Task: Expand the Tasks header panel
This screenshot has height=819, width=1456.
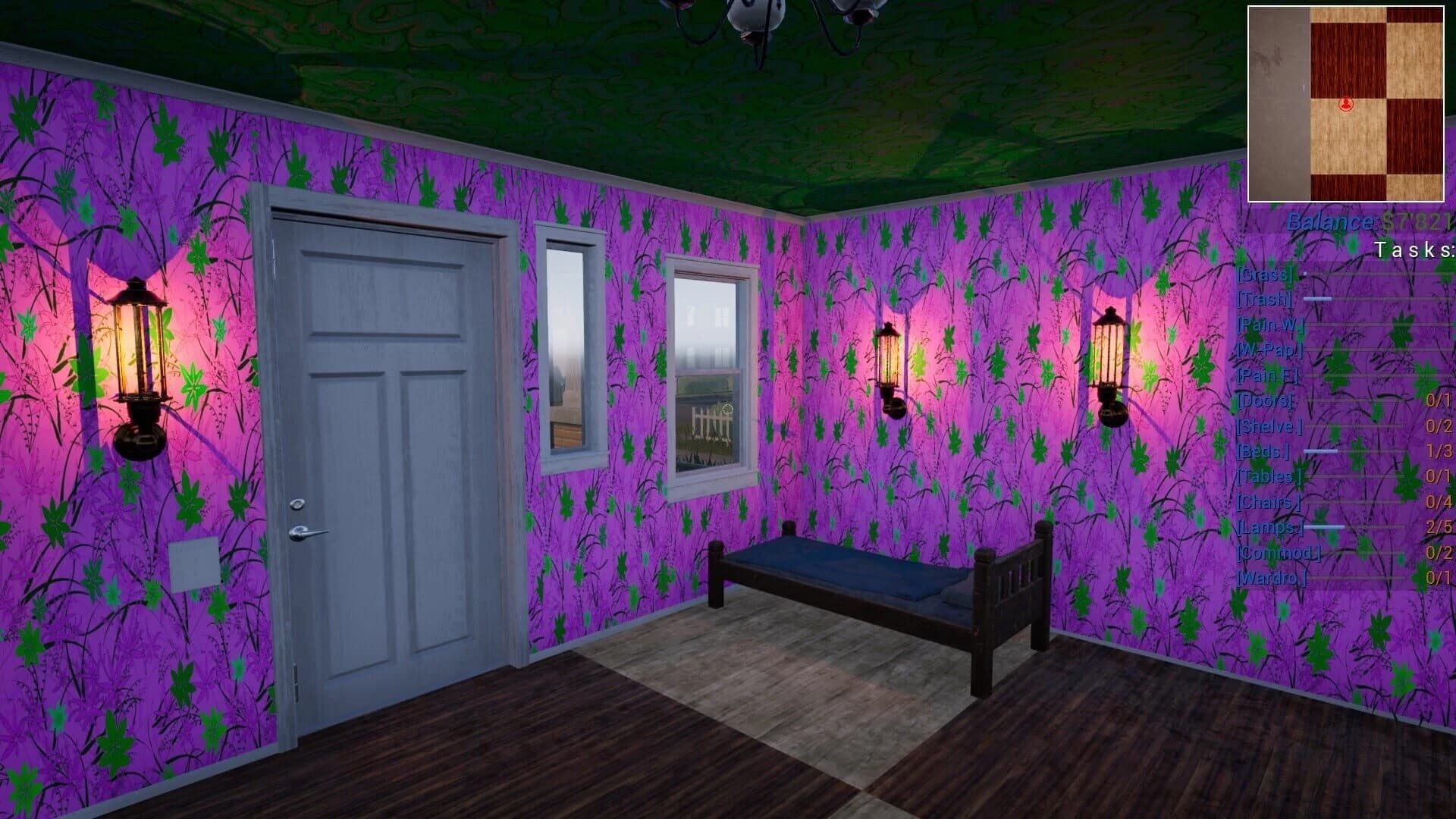Action: click(x=1414, y=249)
